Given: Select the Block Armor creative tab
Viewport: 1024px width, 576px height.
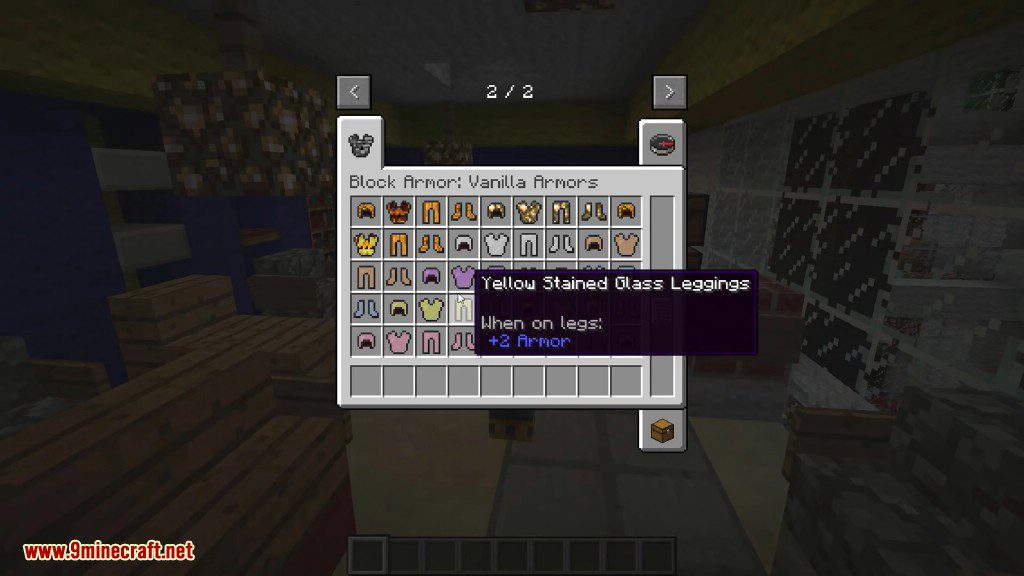Looking at the screenshot, I should pos(360,144).
